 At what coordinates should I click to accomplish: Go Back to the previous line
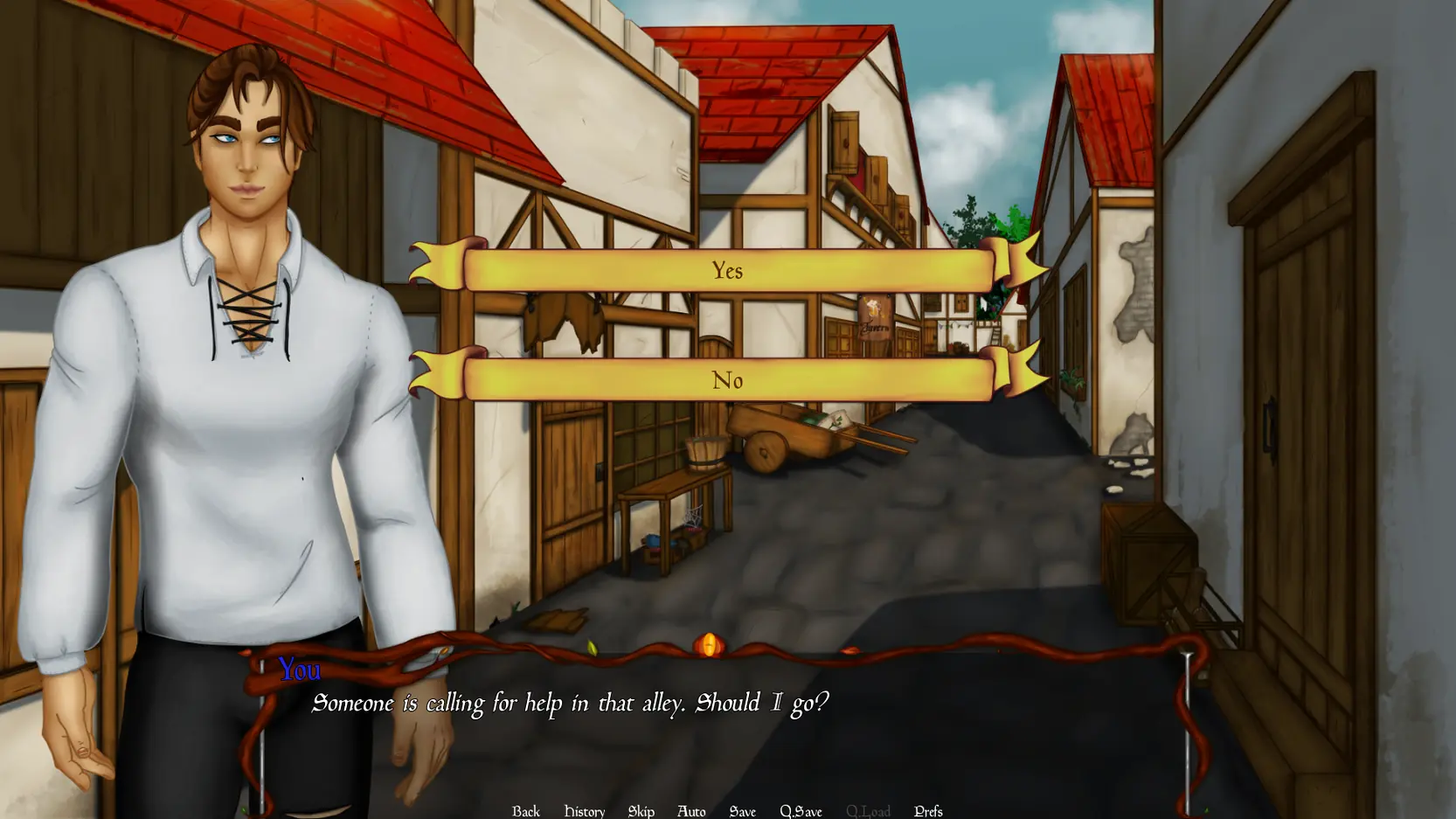click(x=526, y=810)
